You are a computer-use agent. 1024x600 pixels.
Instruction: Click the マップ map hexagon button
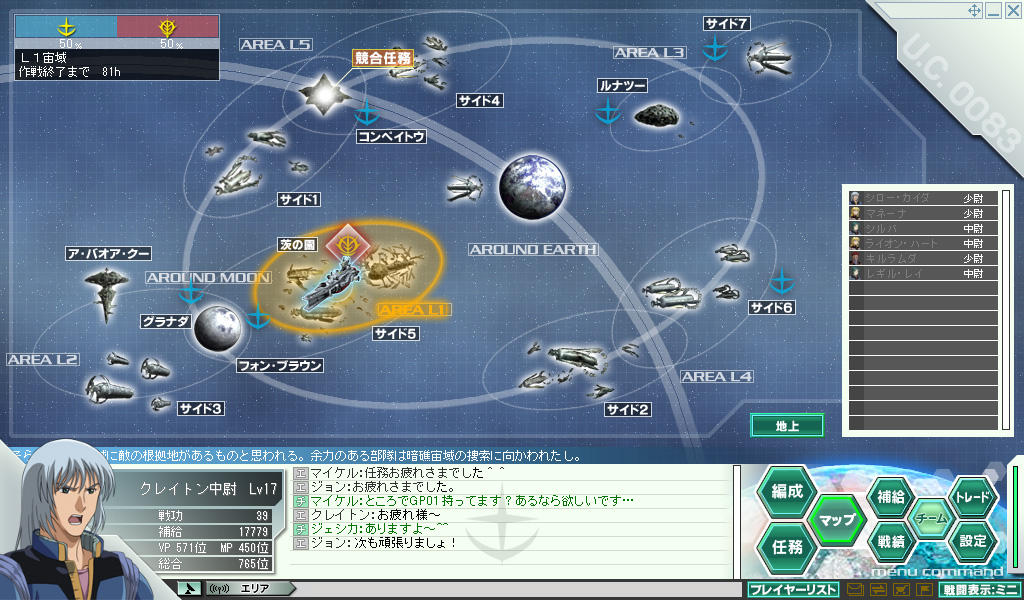[836, 519]
